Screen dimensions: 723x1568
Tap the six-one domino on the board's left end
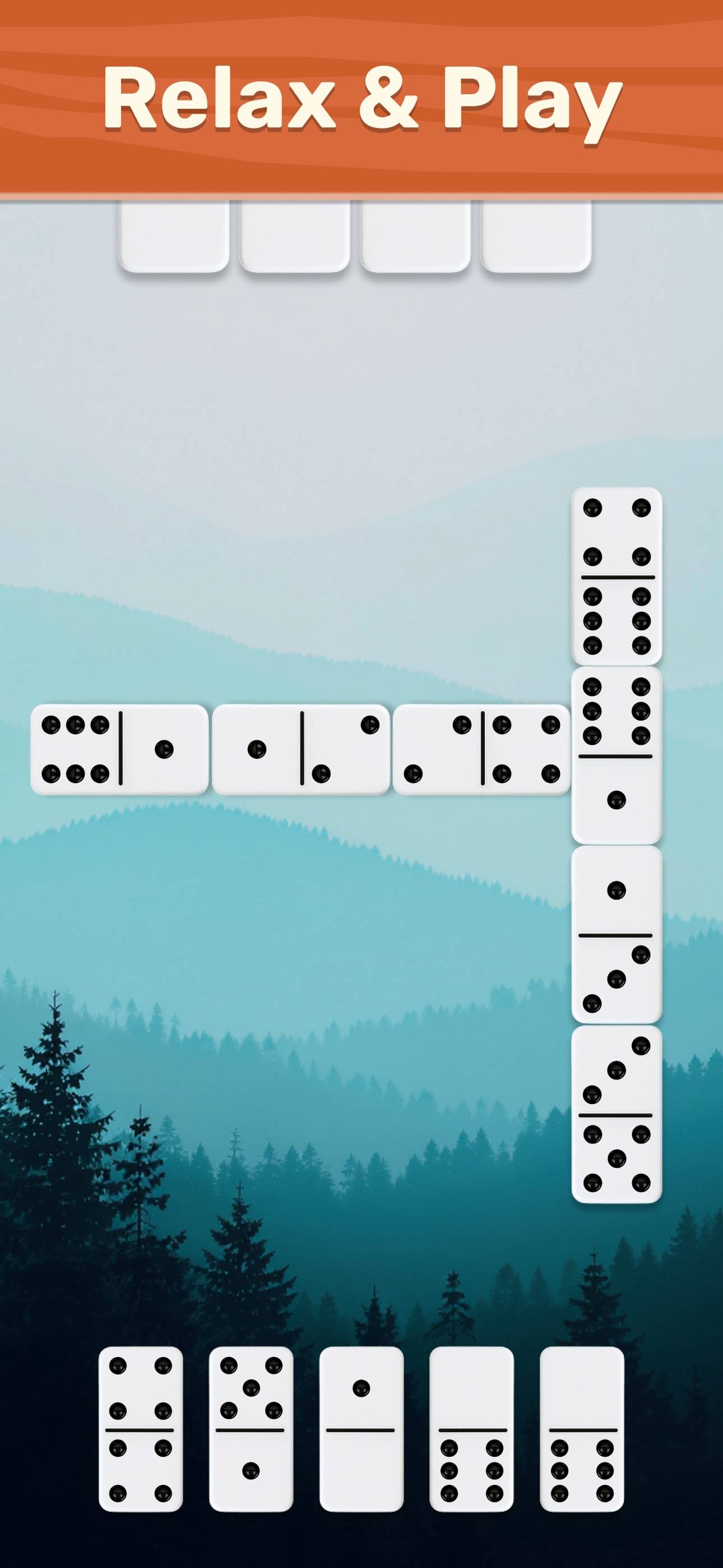(x=122, y=758)
